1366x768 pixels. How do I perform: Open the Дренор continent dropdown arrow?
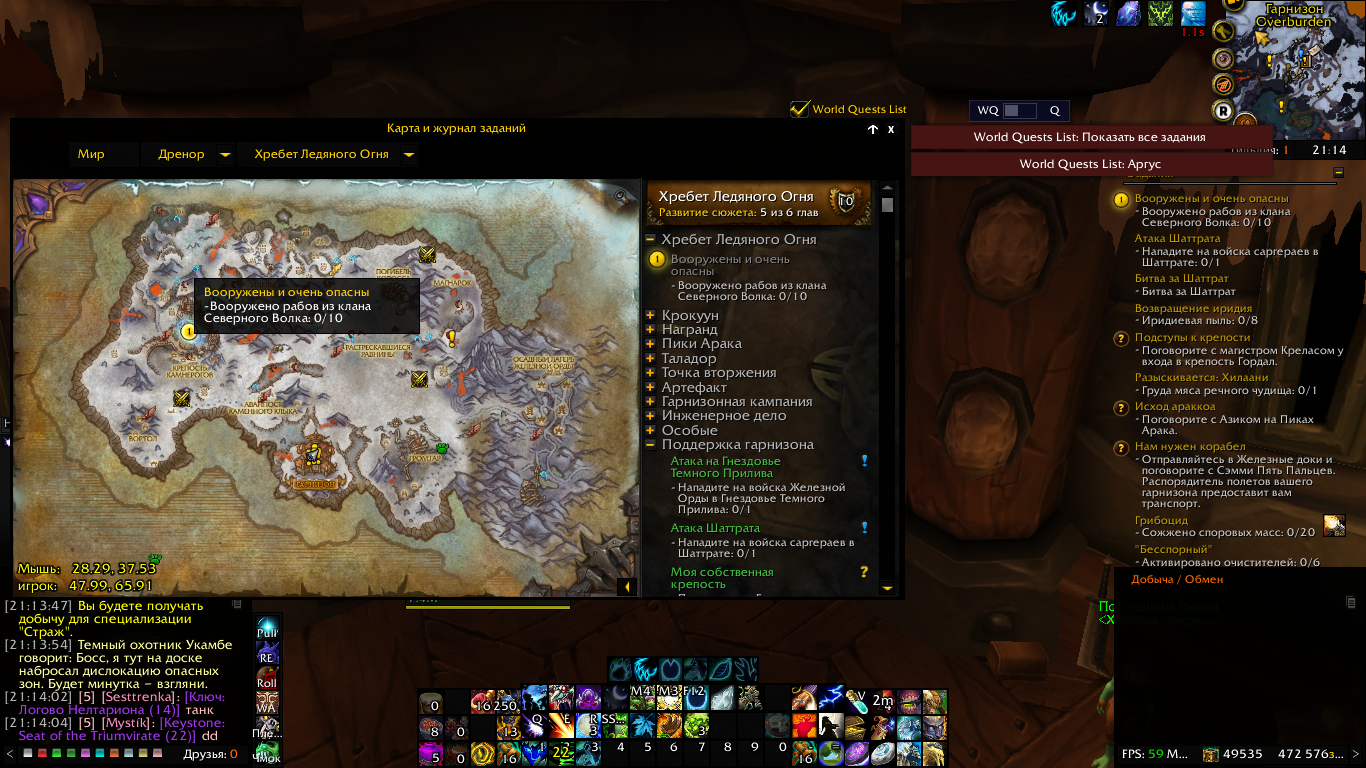point(225,155)
